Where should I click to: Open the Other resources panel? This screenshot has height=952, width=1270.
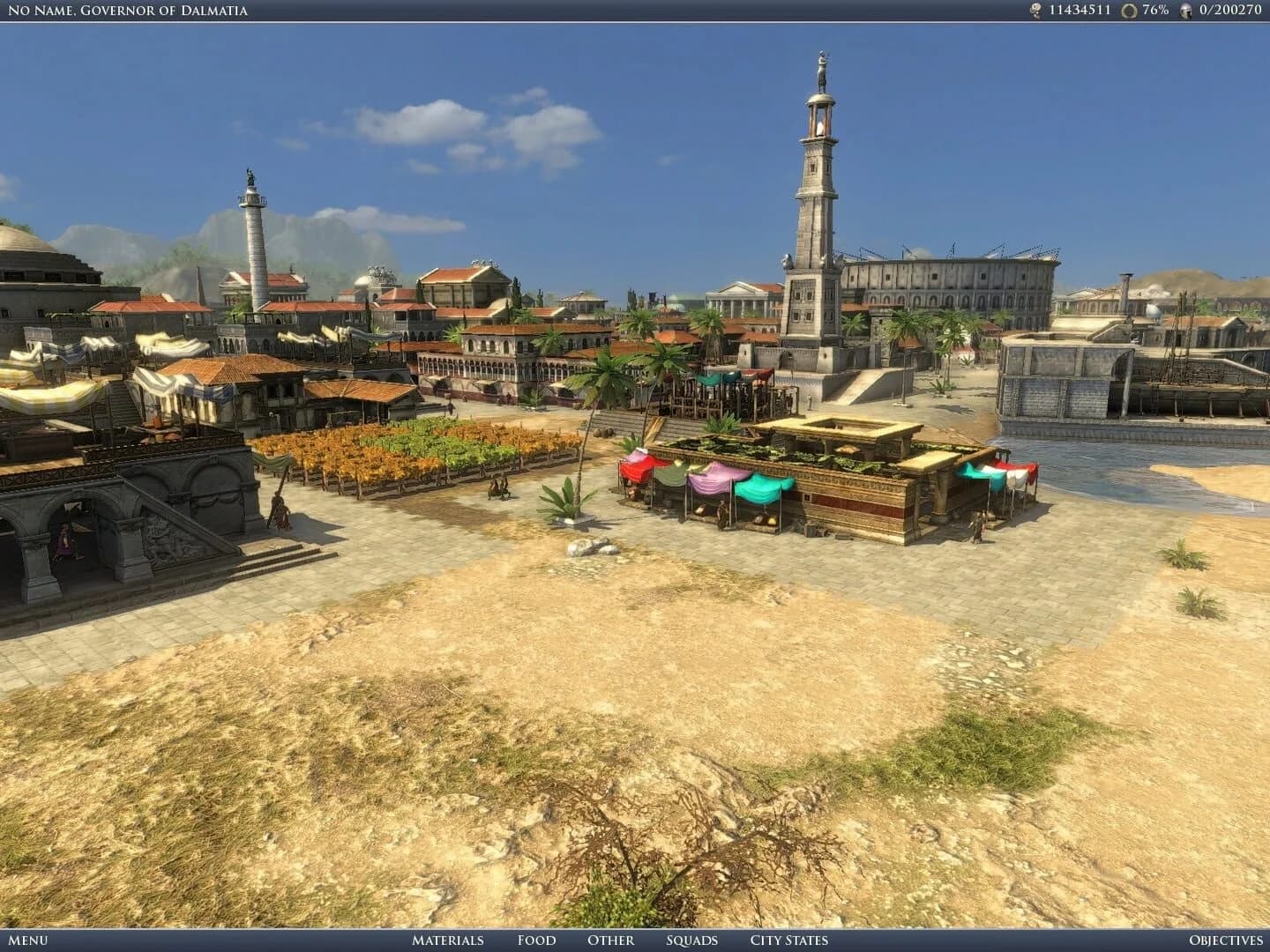click(x=610, y=941)
